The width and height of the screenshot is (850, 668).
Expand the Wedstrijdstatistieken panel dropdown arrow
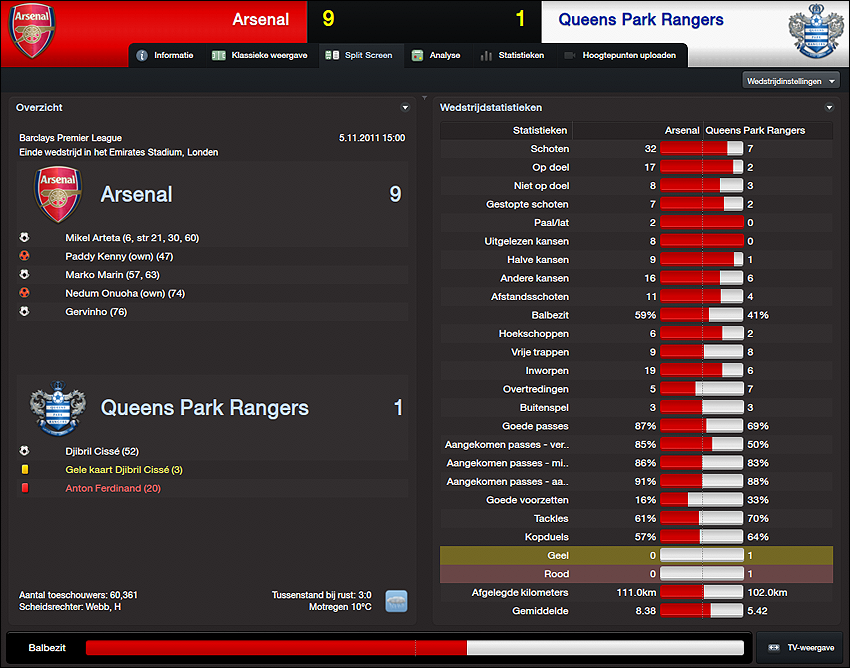829,107
